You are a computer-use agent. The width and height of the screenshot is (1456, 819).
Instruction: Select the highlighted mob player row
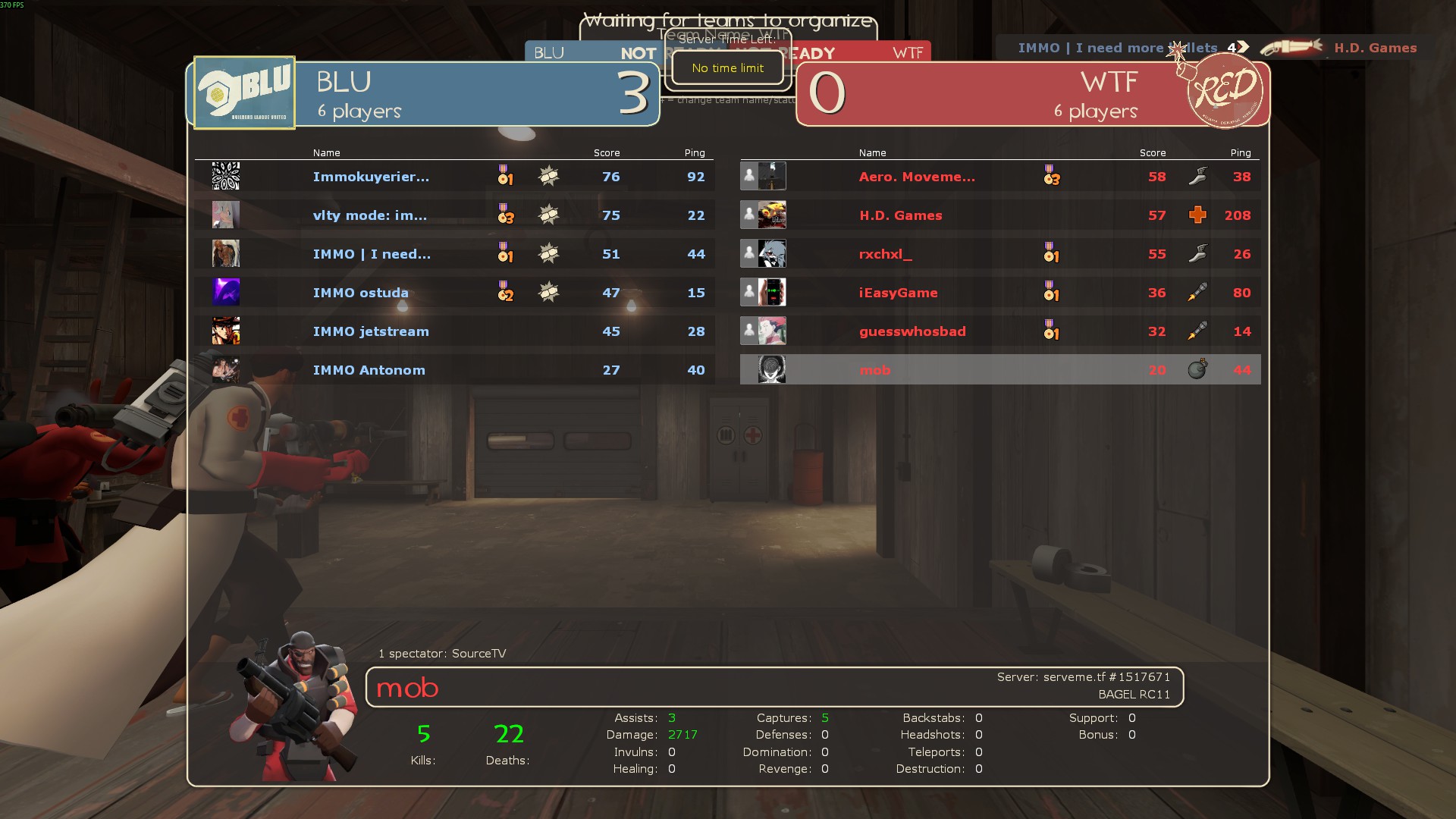point(875,370)
